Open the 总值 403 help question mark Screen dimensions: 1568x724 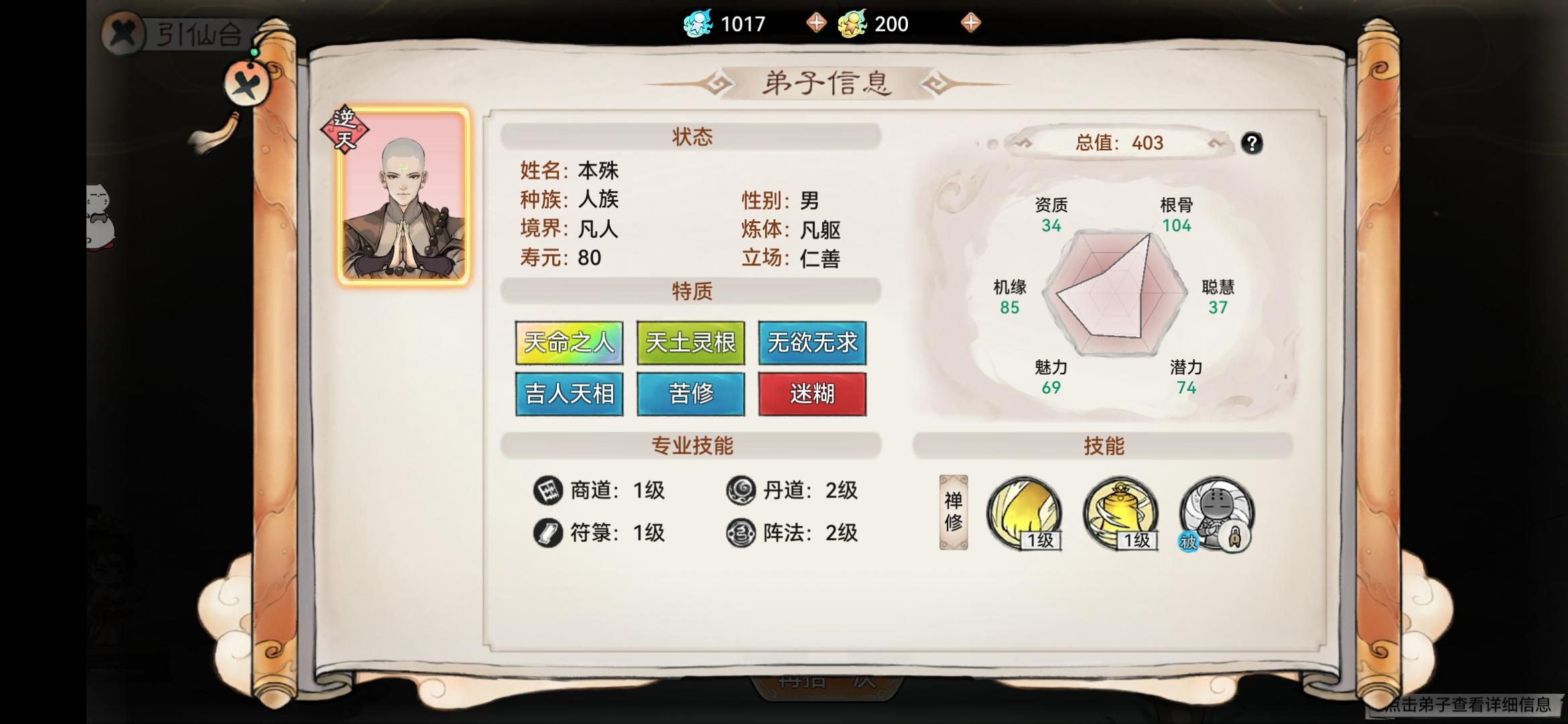point(1252,144)
